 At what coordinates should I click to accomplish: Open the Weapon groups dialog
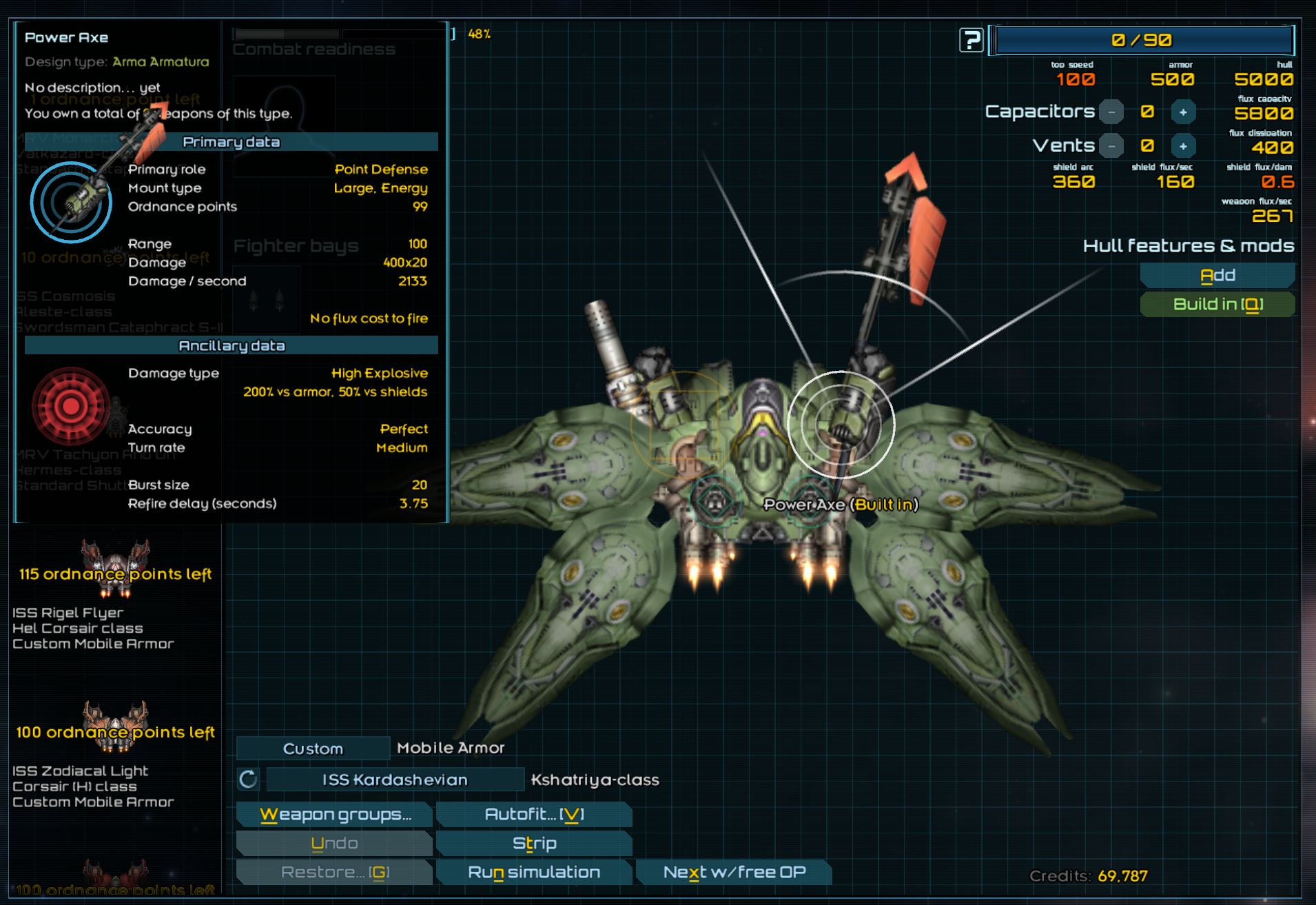point(335,814)
